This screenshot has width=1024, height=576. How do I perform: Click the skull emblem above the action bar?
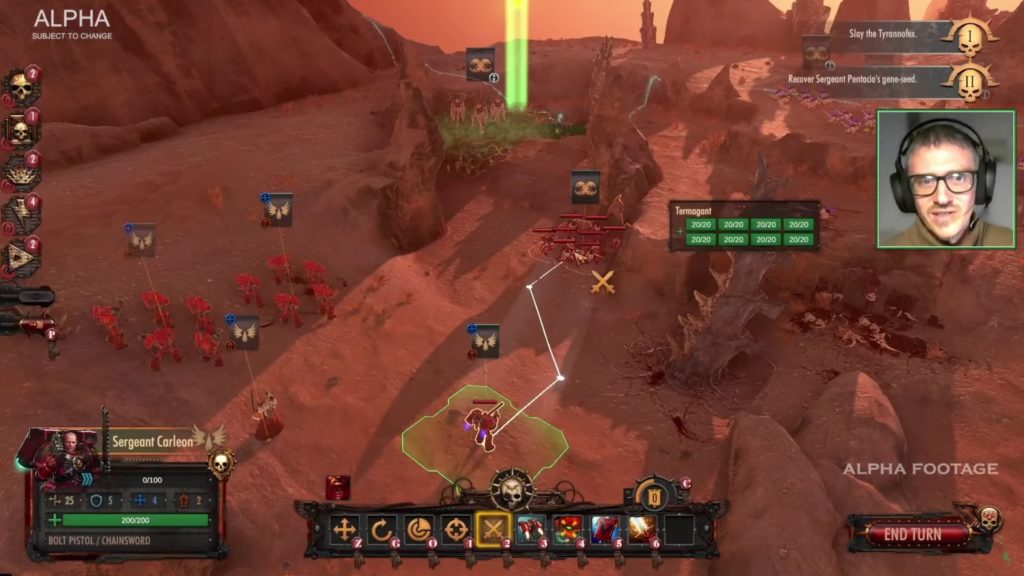(x=512, y=490)
